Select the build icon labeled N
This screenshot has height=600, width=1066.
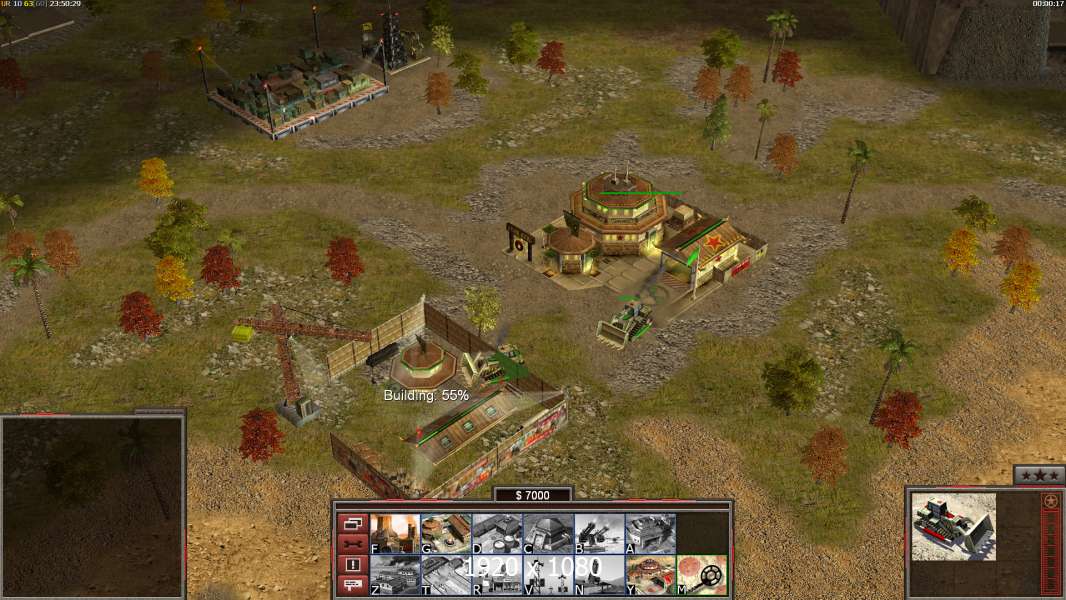598,575
